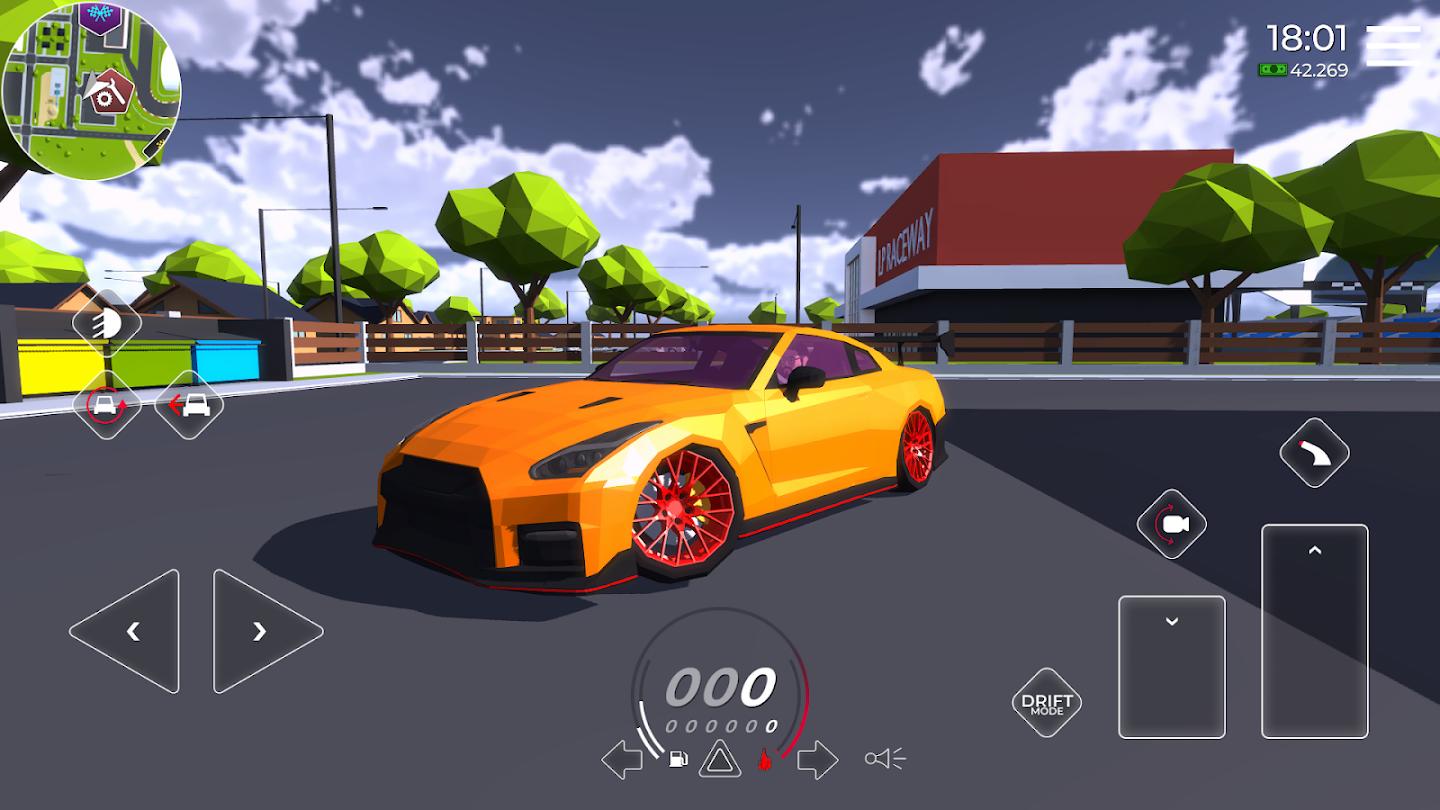
Task: Pull the handbrake icon
Action: (1313, 452)
